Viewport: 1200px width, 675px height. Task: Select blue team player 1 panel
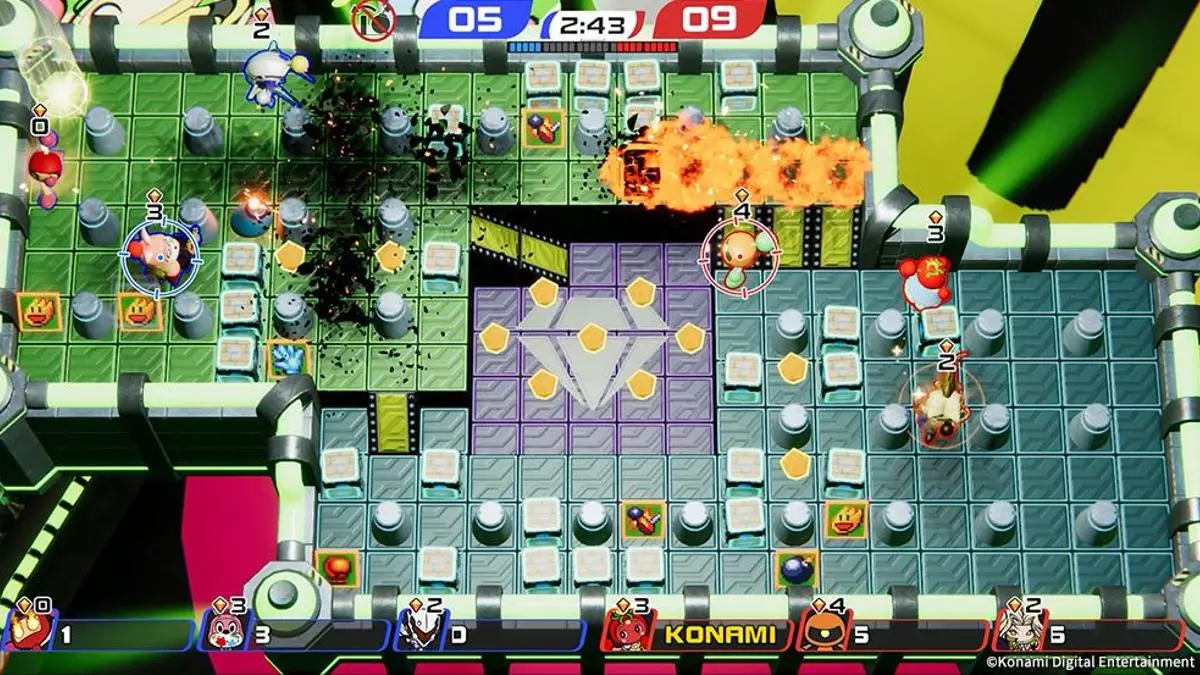pyautogui.click(x=100, y=634)
